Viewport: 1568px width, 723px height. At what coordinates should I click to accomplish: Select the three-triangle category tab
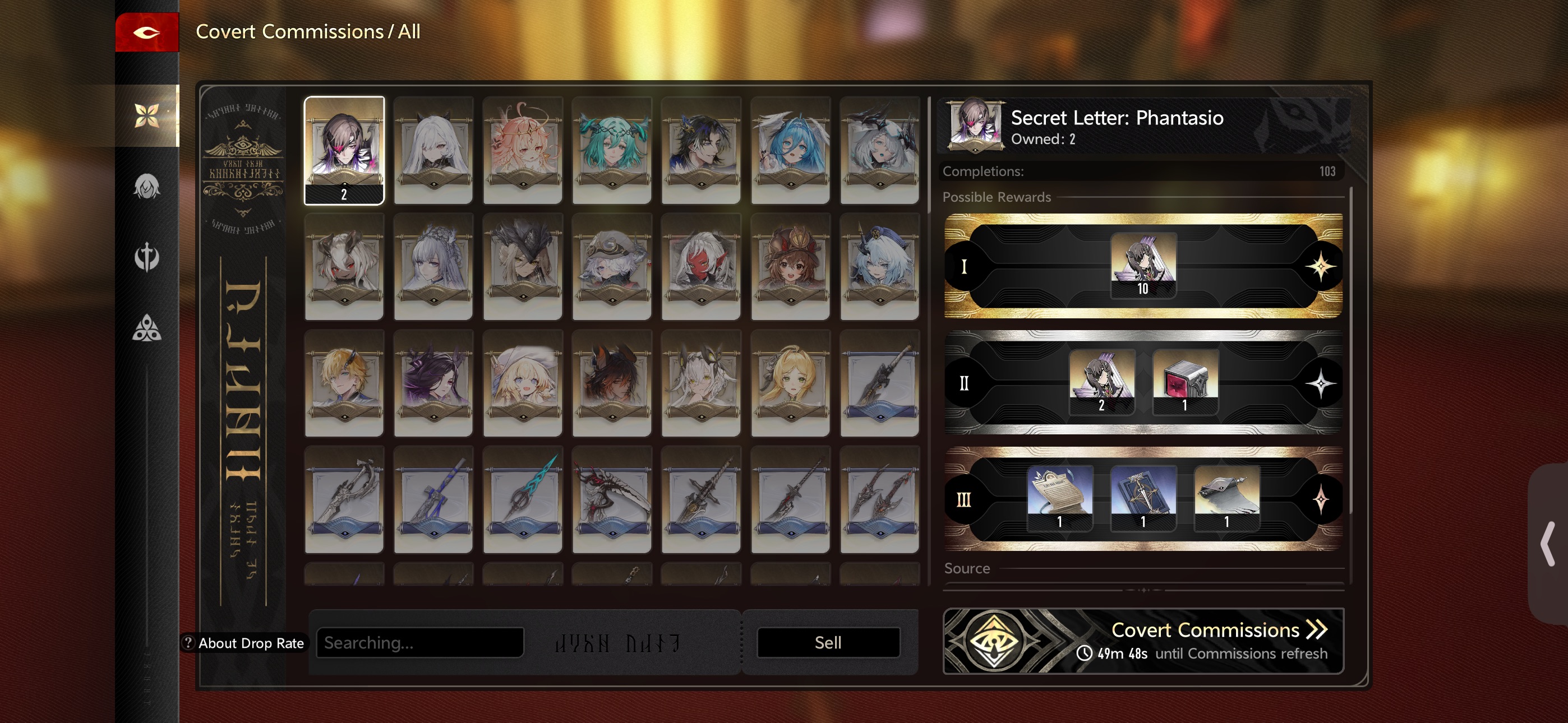click(x=147, y=328)
